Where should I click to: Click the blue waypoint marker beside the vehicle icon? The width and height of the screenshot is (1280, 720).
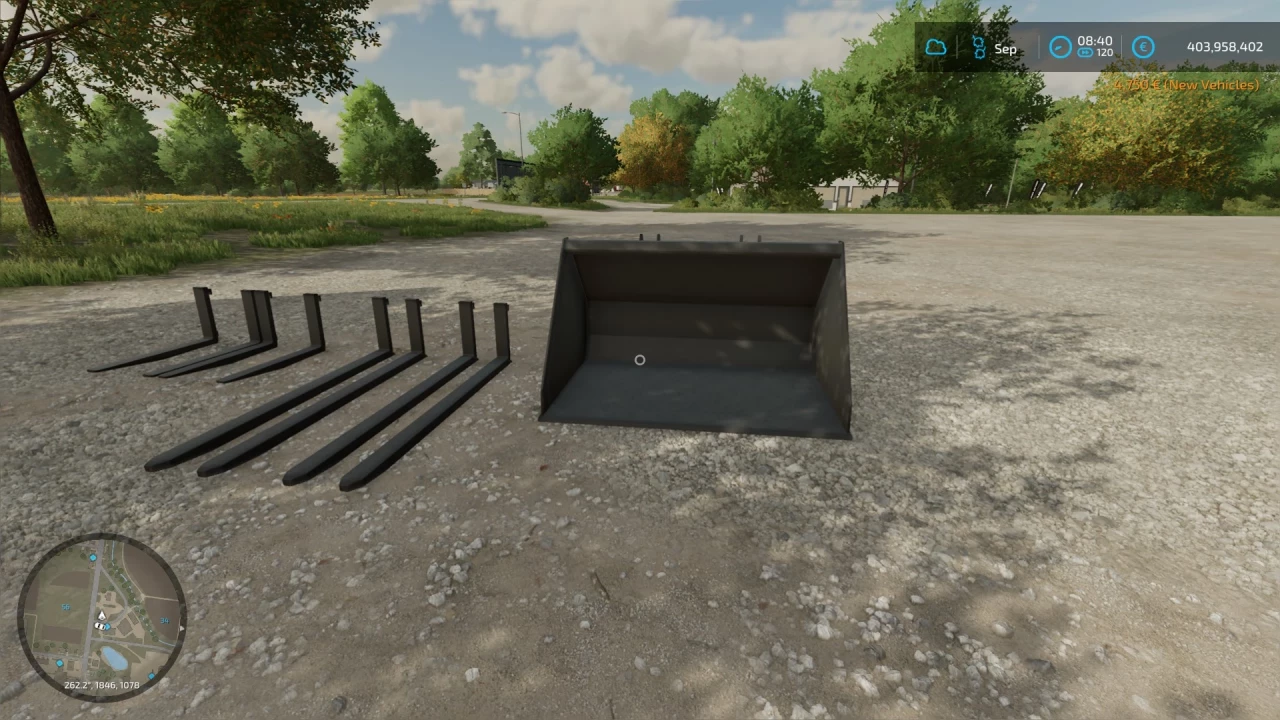(x=108, y=626)
